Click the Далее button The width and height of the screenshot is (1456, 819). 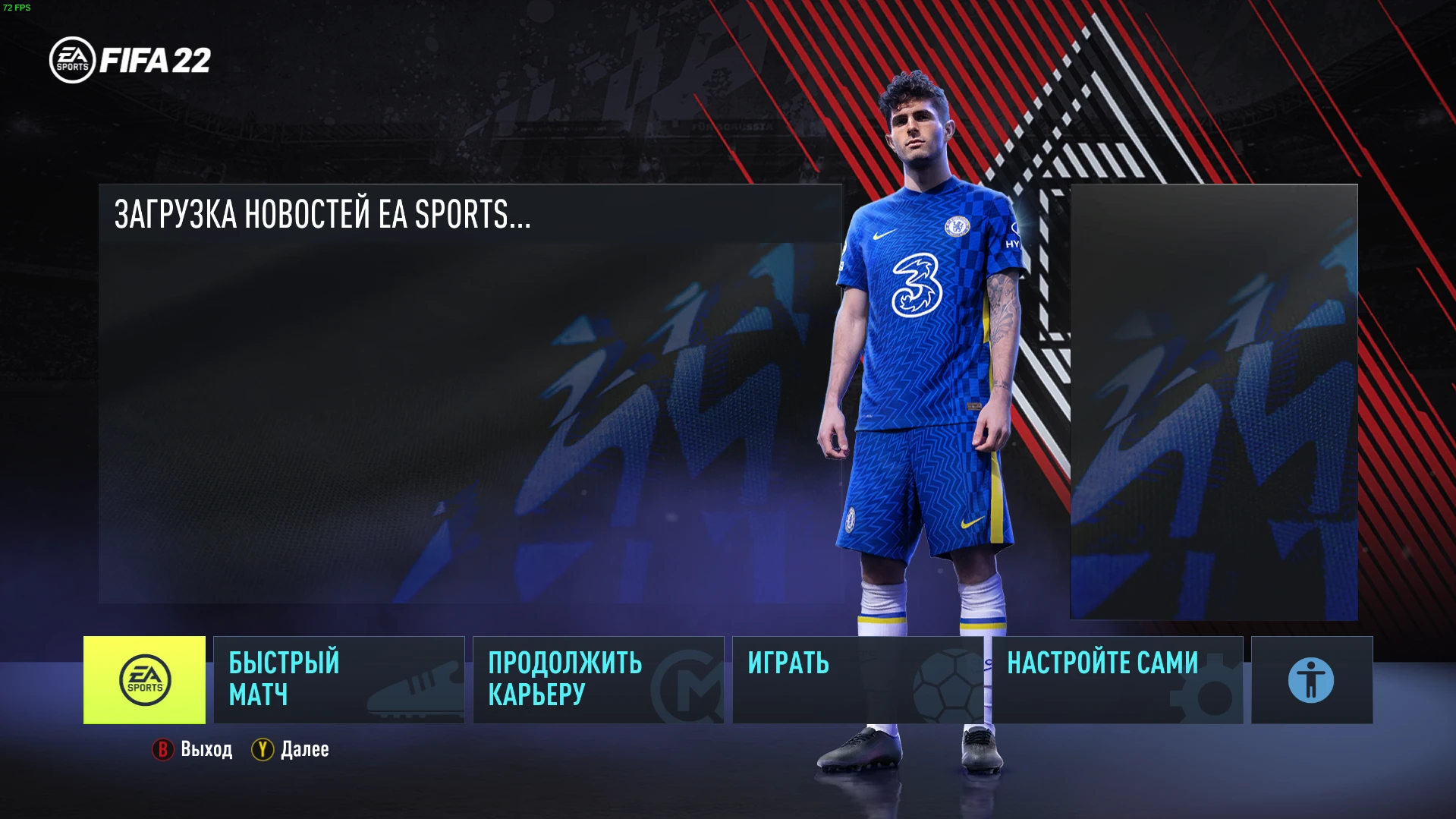click(303, 749)
